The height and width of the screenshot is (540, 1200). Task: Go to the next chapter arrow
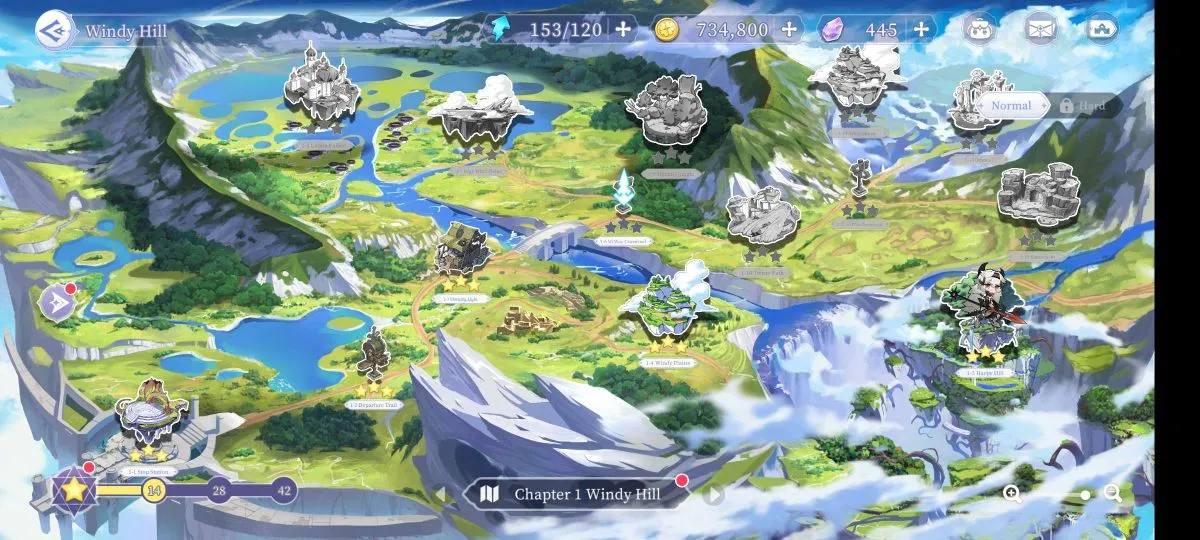713,494
